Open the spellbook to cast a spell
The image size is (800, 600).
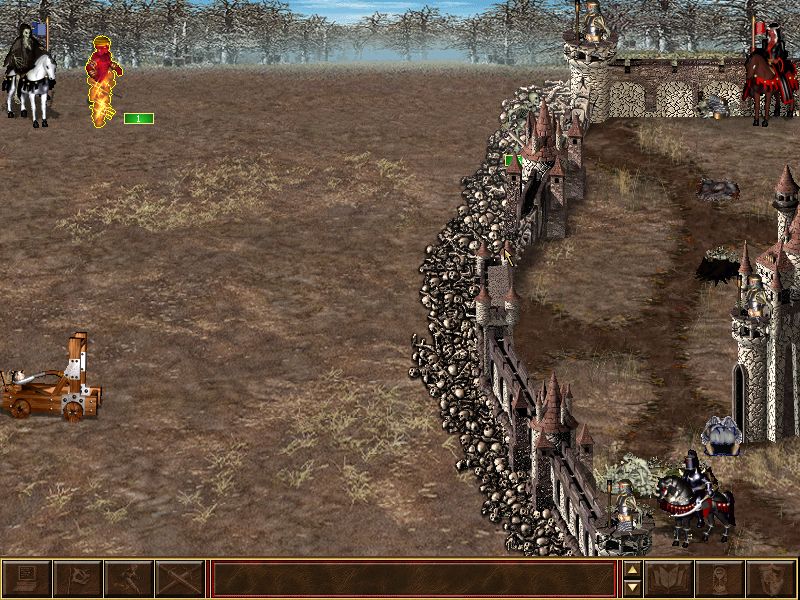[669, 579]
